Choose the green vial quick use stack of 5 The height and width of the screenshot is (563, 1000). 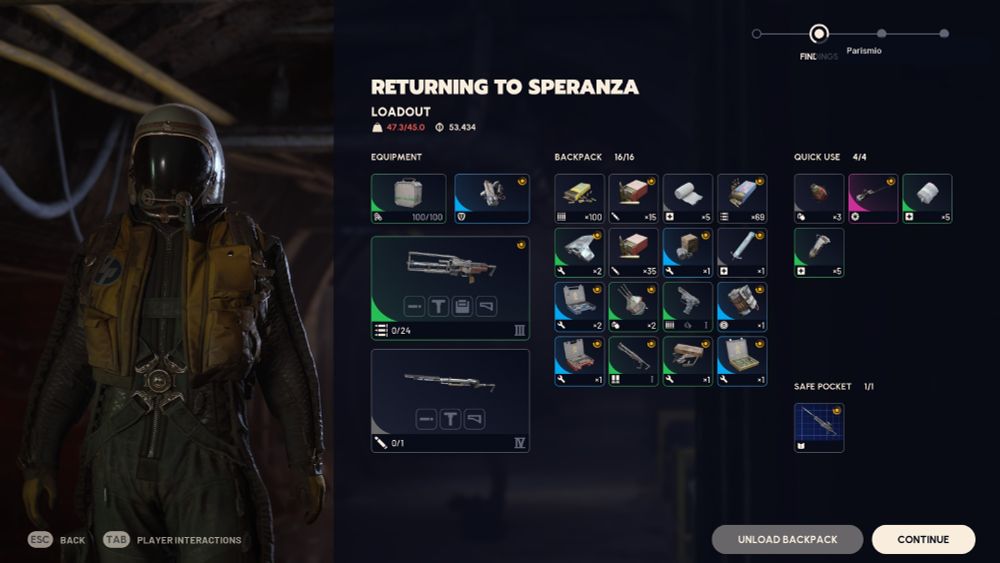coord(819,252)
